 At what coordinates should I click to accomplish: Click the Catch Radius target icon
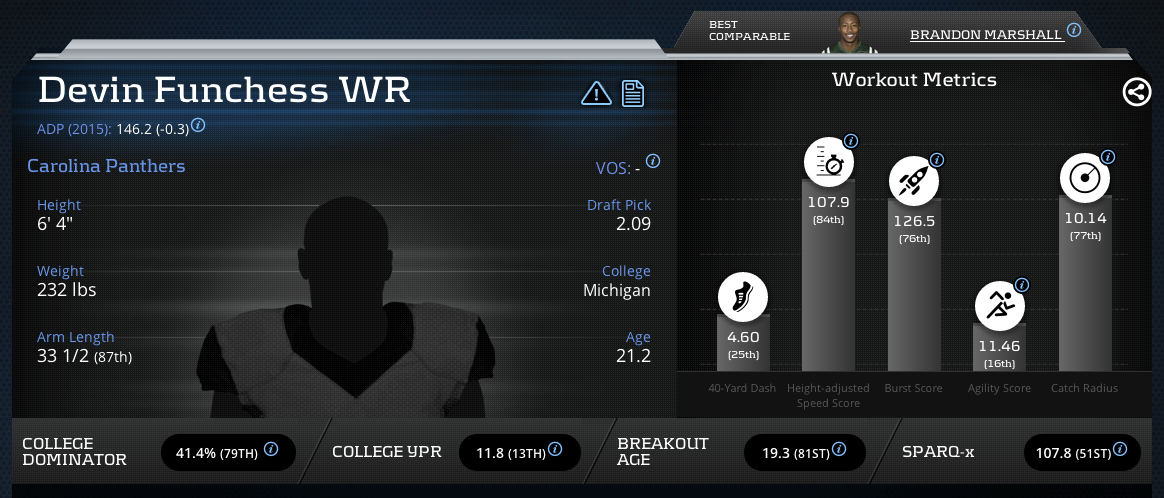(x=1085, y=178)
